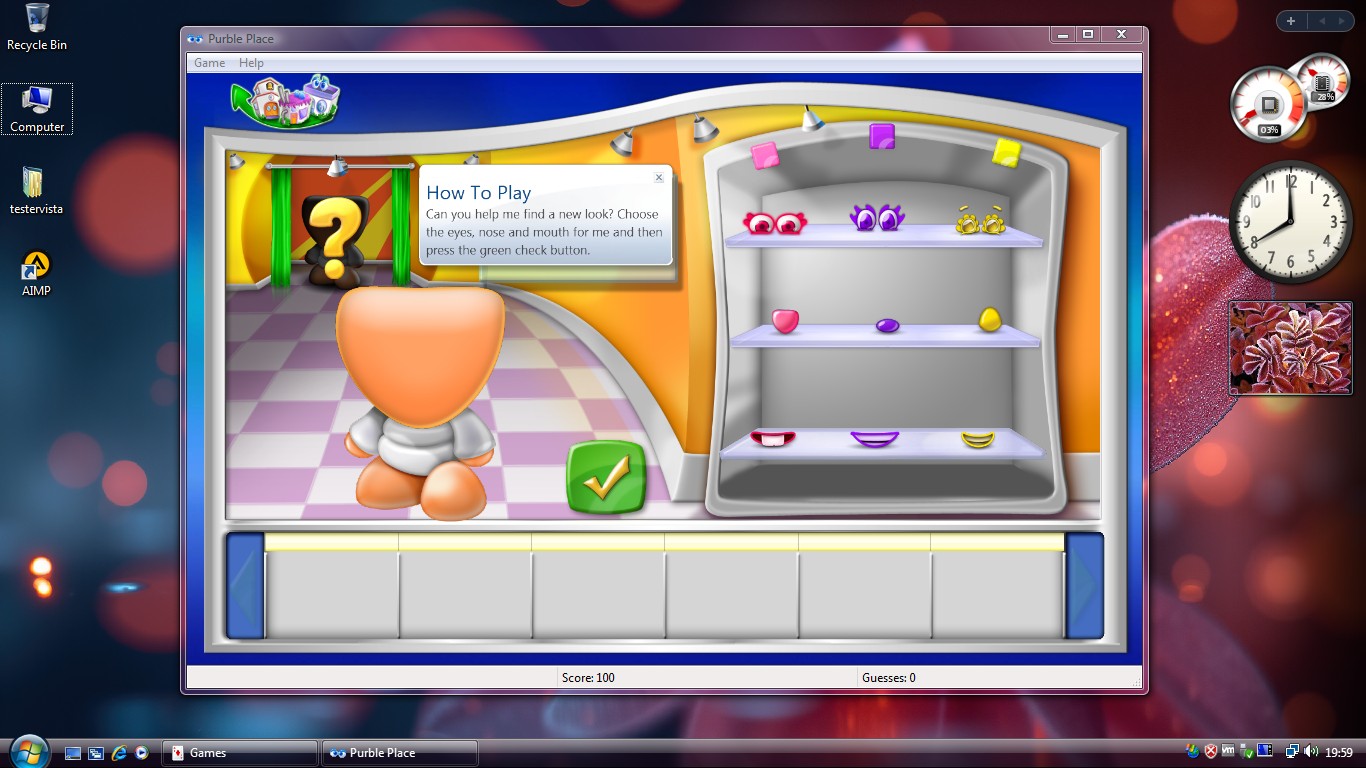Select the yellow nose
1366x768 pixels.
(x=989, y=319)
